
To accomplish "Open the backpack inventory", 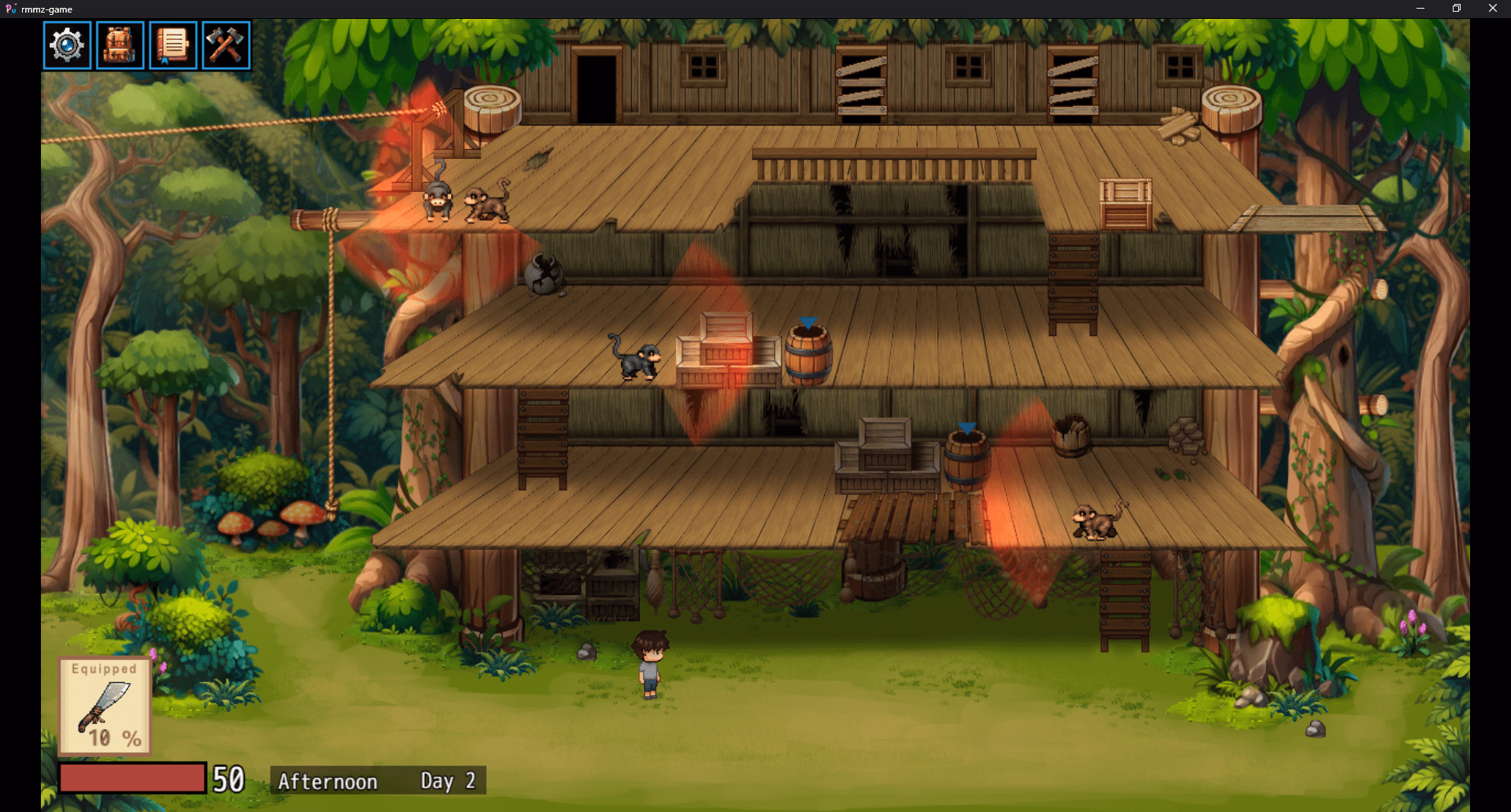I will [120, 45].
